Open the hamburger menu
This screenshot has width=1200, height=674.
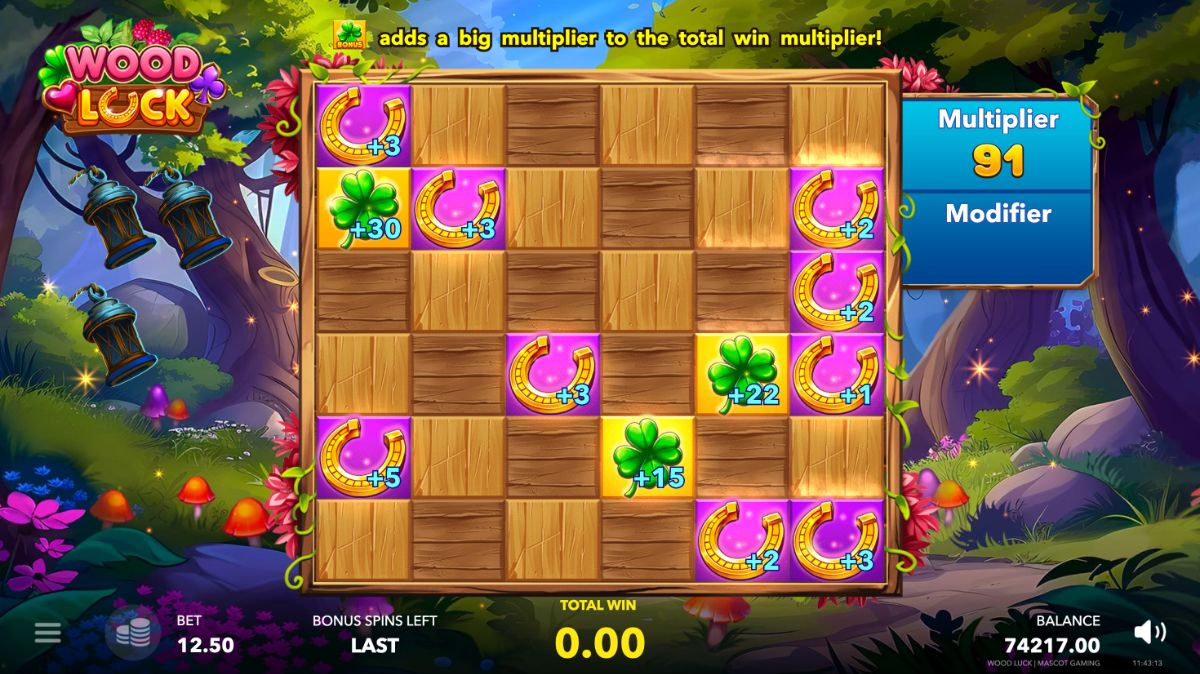click(47, 633)
